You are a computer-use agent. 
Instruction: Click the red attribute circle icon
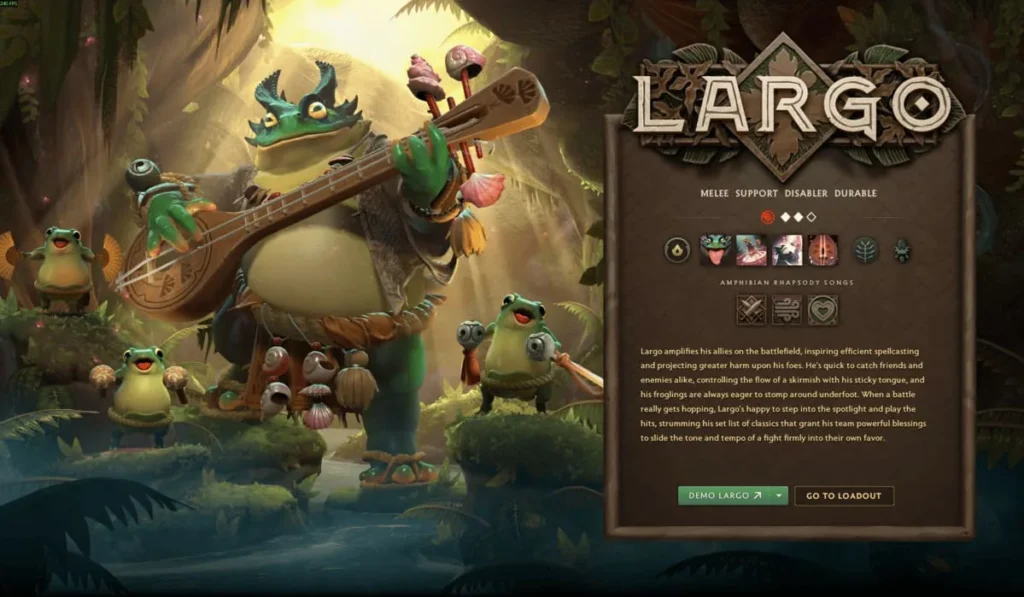pos(768,216)
